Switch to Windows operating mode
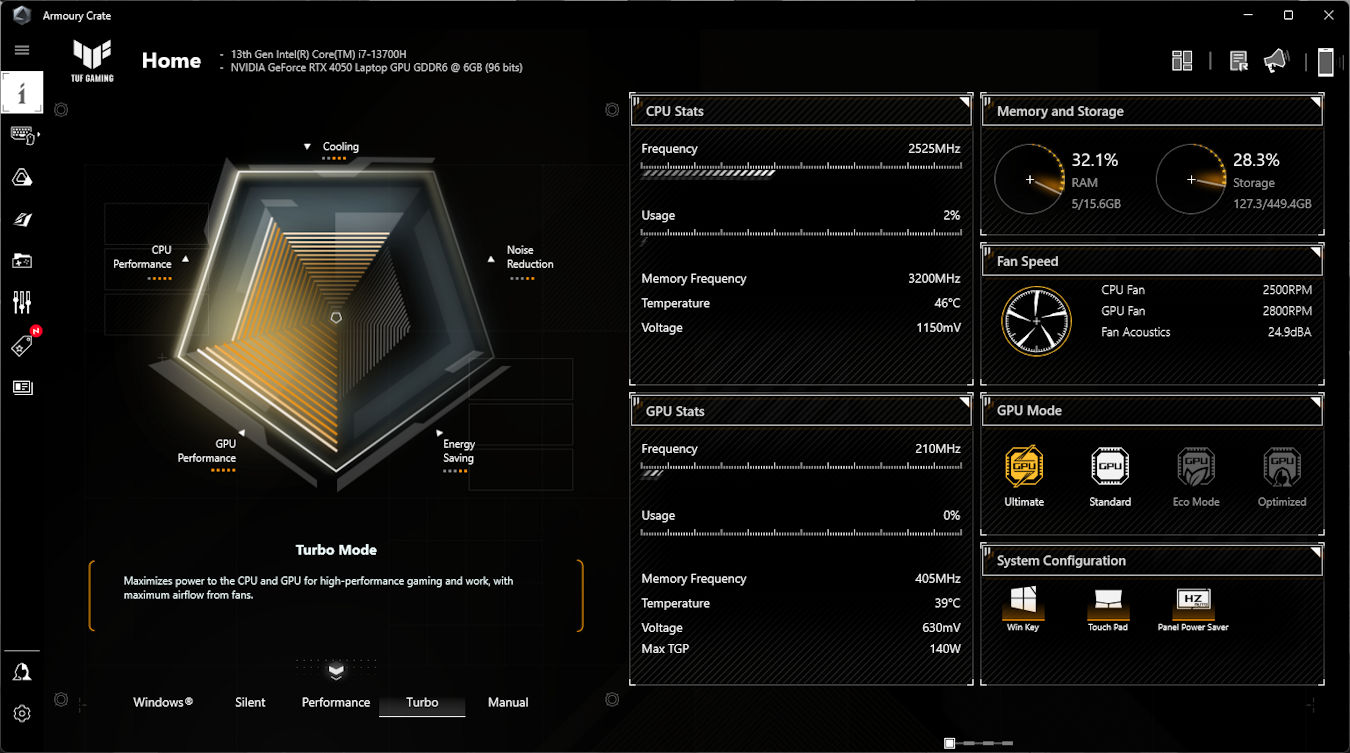This screenshot has width=1350, height=753. 163,702
